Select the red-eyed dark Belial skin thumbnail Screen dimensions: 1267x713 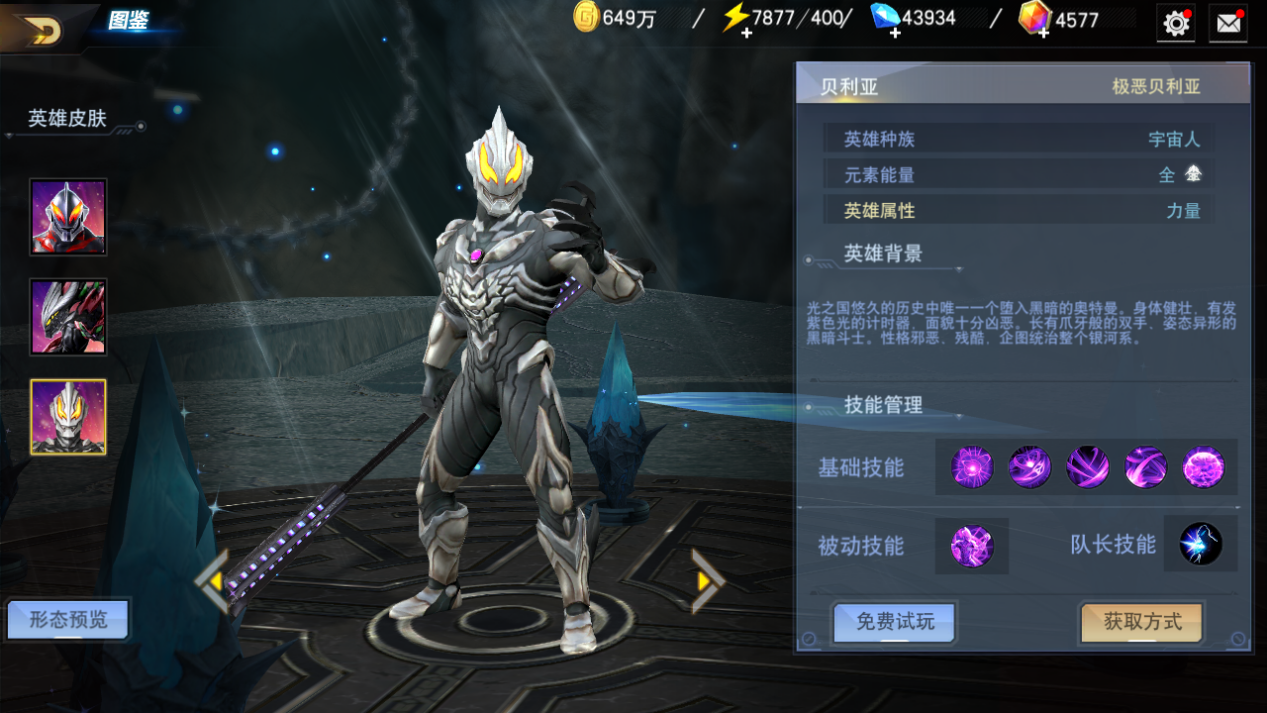coord(68,217)
